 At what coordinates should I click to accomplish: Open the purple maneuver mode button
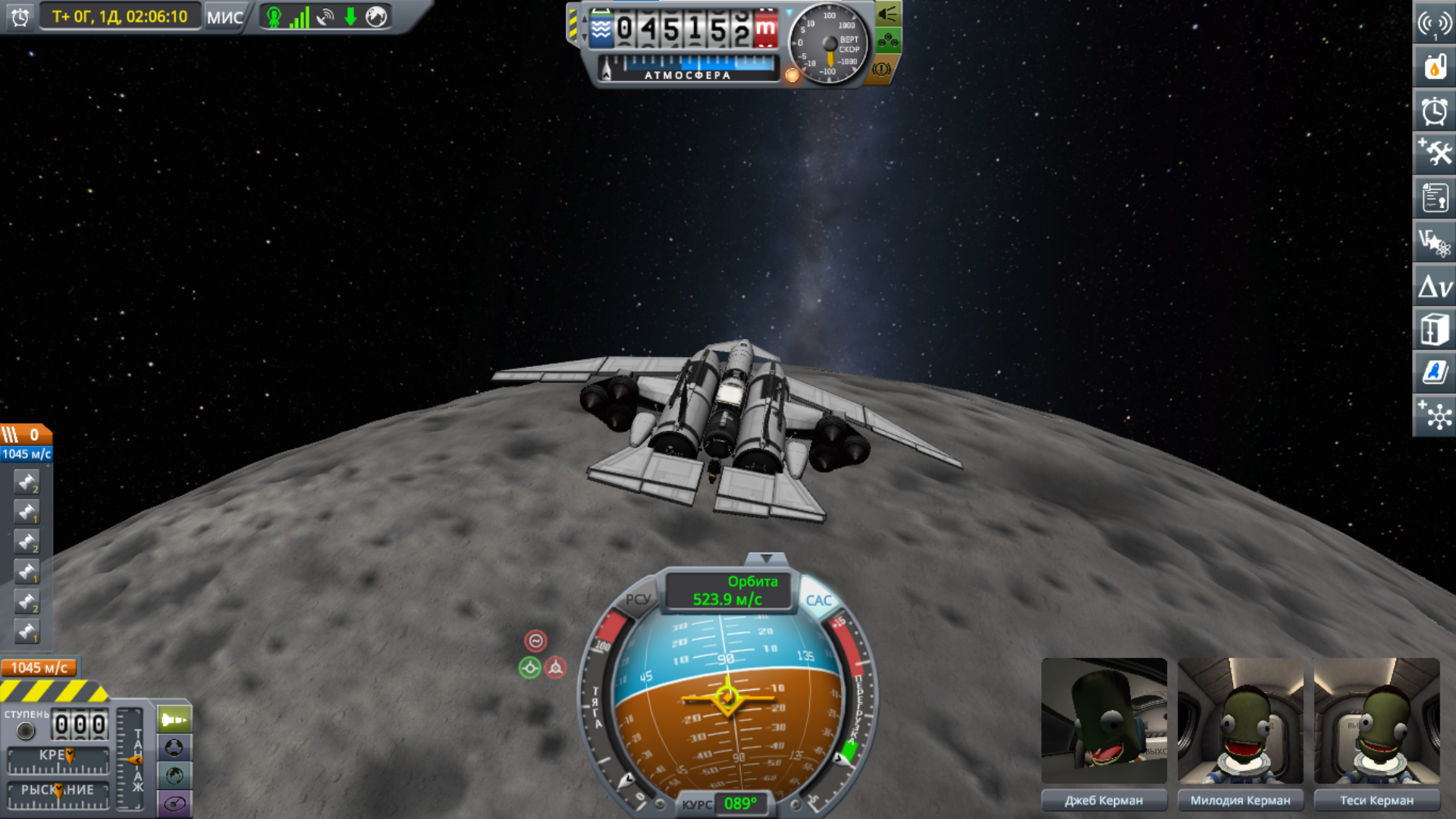[x=174, y=803]
